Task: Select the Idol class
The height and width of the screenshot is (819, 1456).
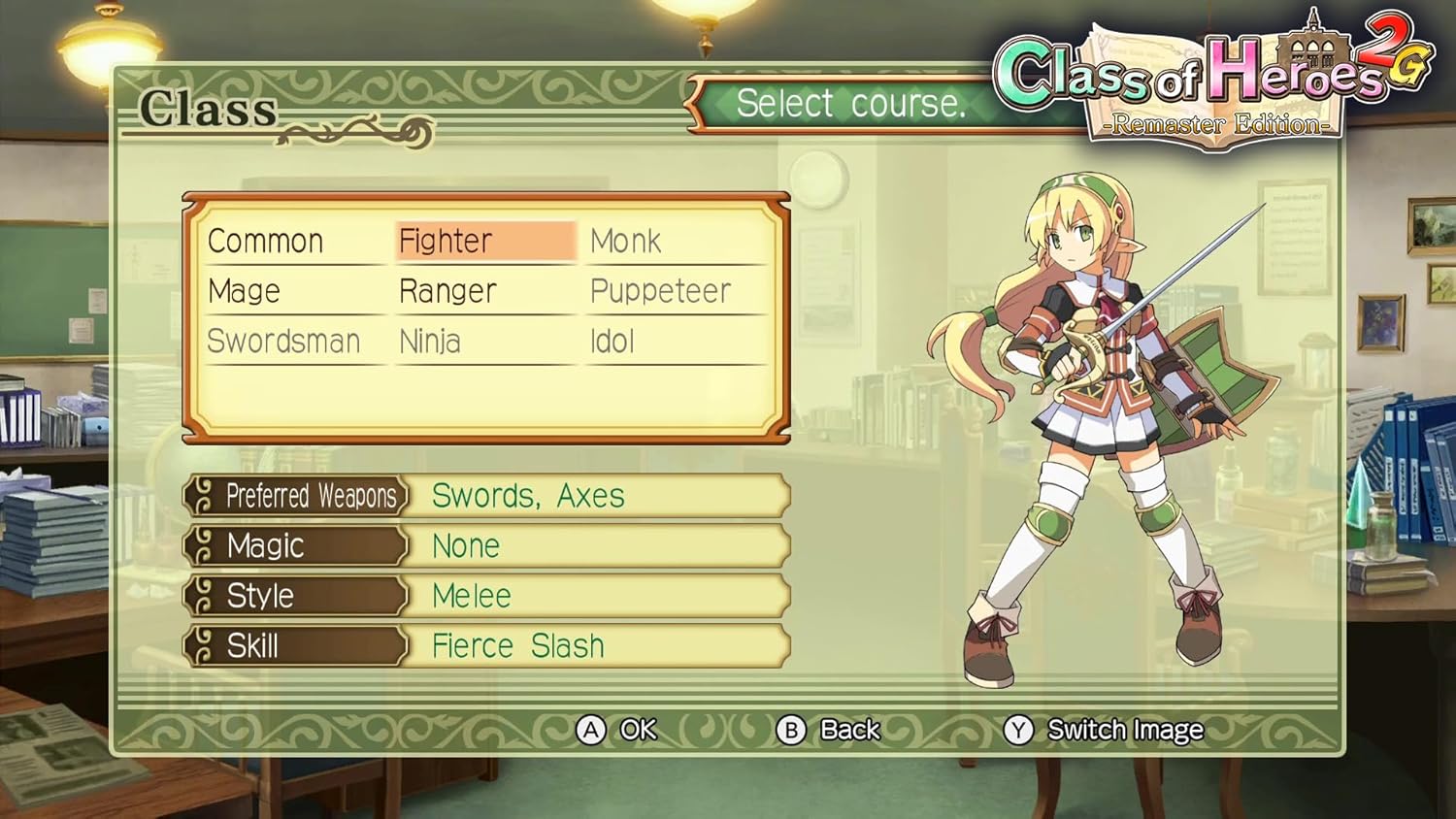Action: (x=612, y=342)
